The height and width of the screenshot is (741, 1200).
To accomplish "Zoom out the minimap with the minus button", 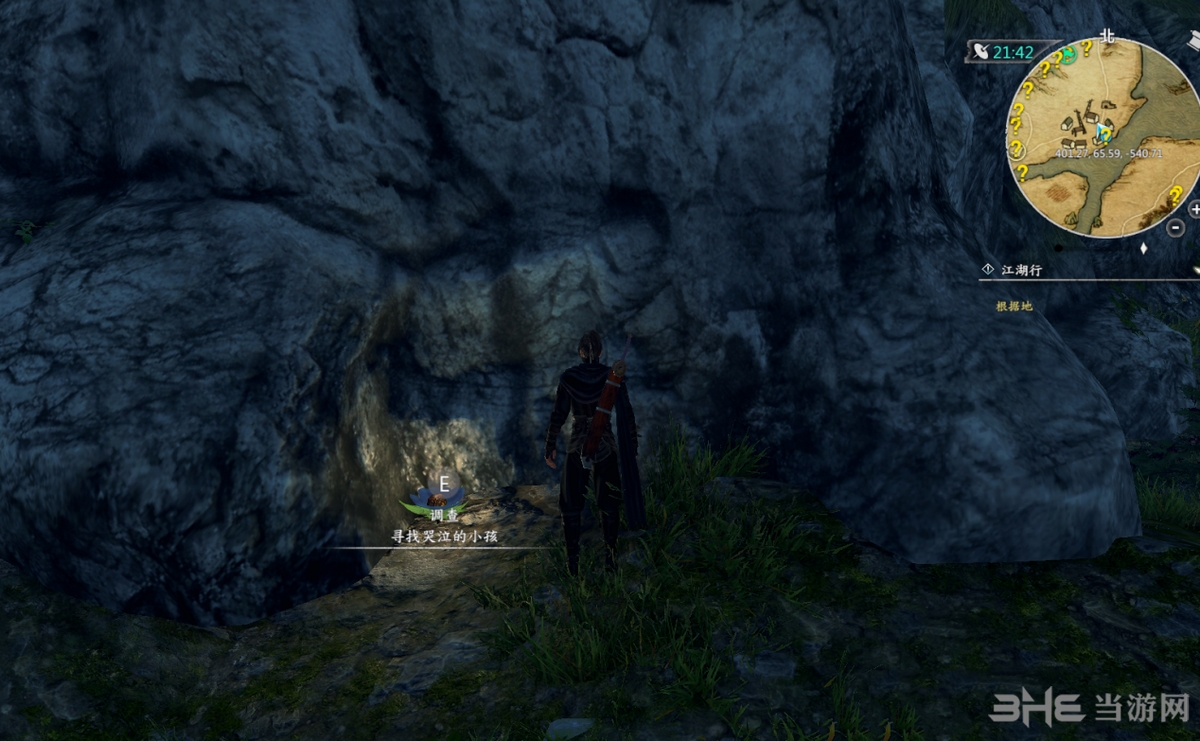I will 1175,228.
